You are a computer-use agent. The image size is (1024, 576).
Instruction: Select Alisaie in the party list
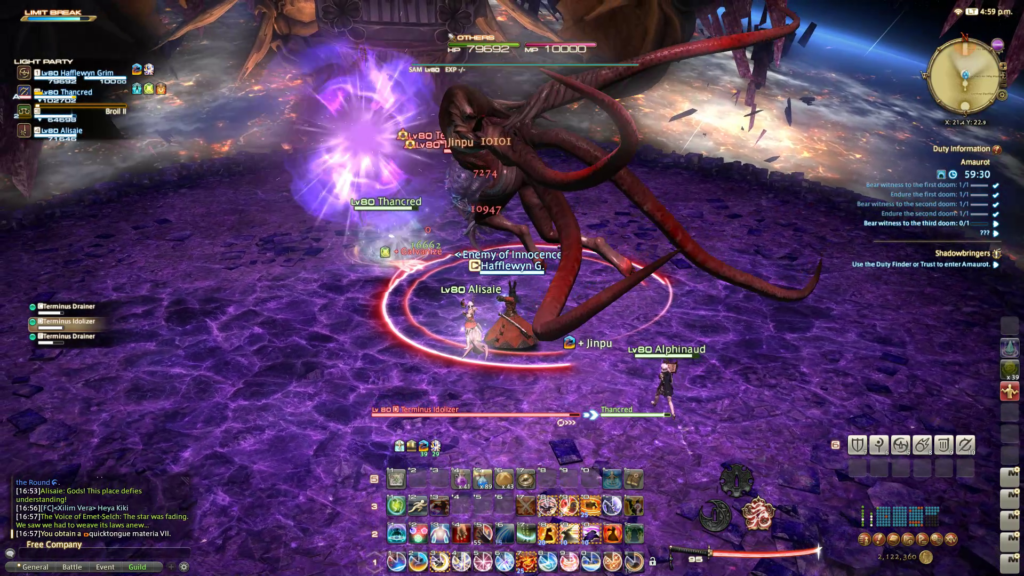click(62, 131)
